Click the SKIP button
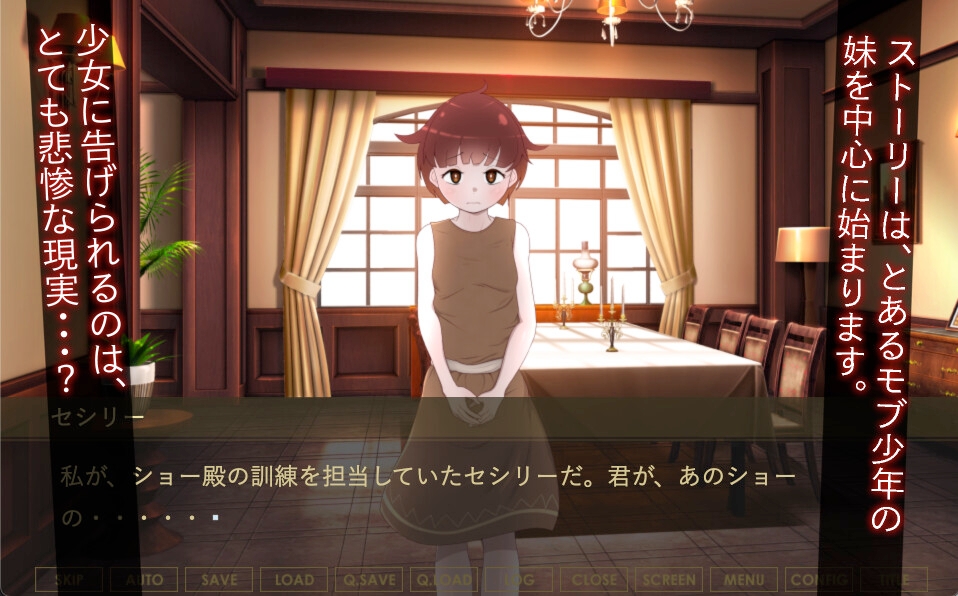This screenshot has width=958, height=596. (69, 580)
